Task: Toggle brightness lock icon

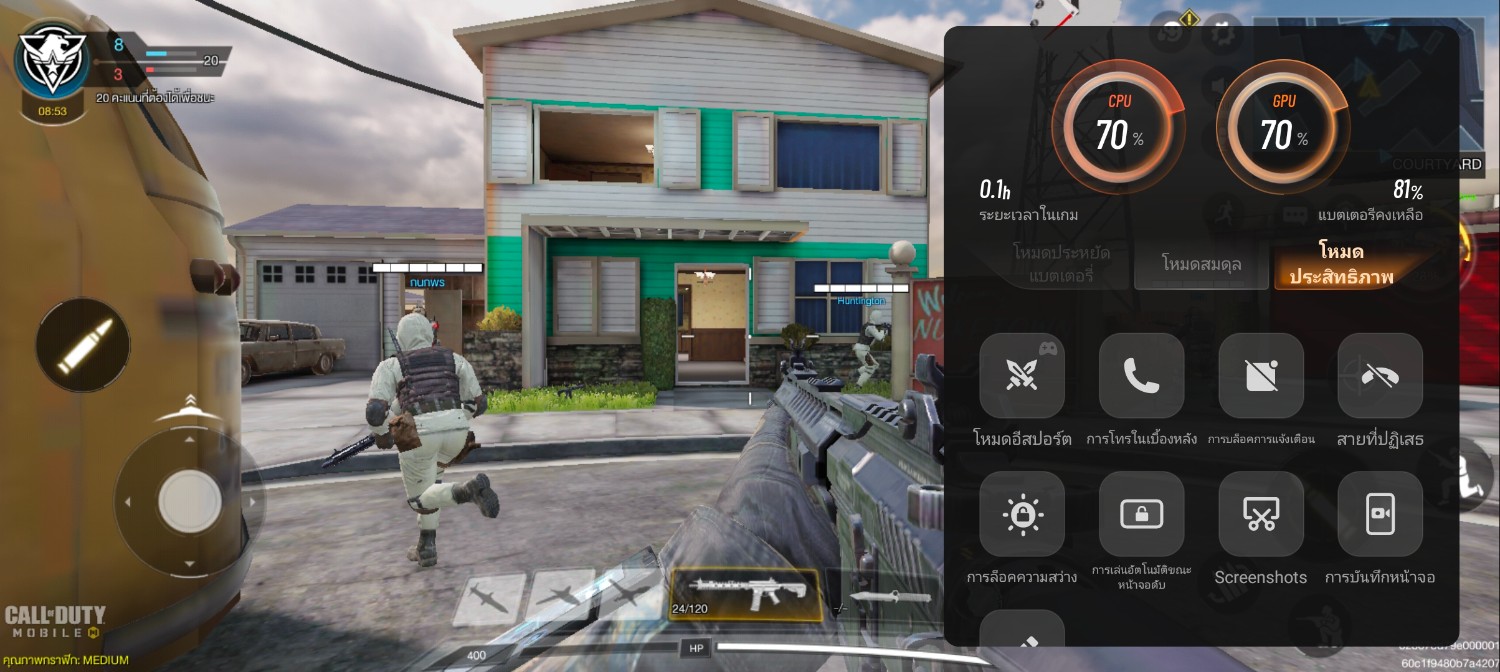Action: point(1021,514)
